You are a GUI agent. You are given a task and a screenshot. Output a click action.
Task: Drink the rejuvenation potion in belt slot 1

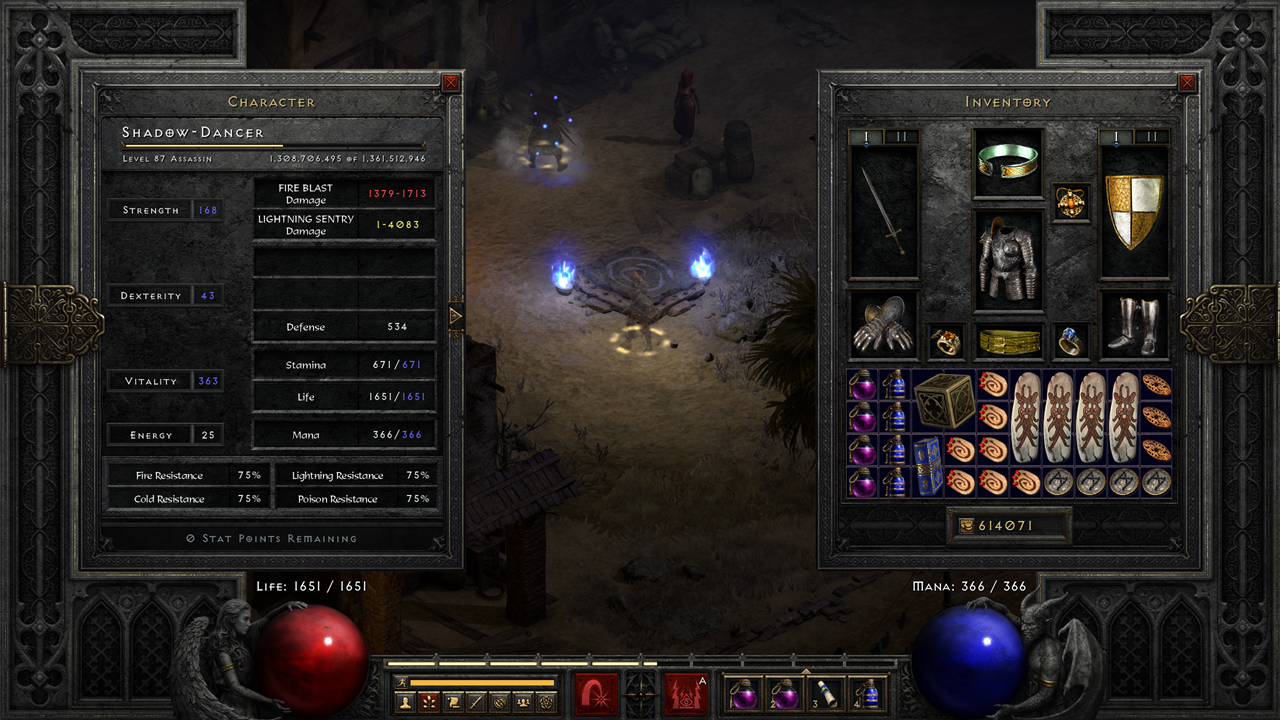point(742,695)
